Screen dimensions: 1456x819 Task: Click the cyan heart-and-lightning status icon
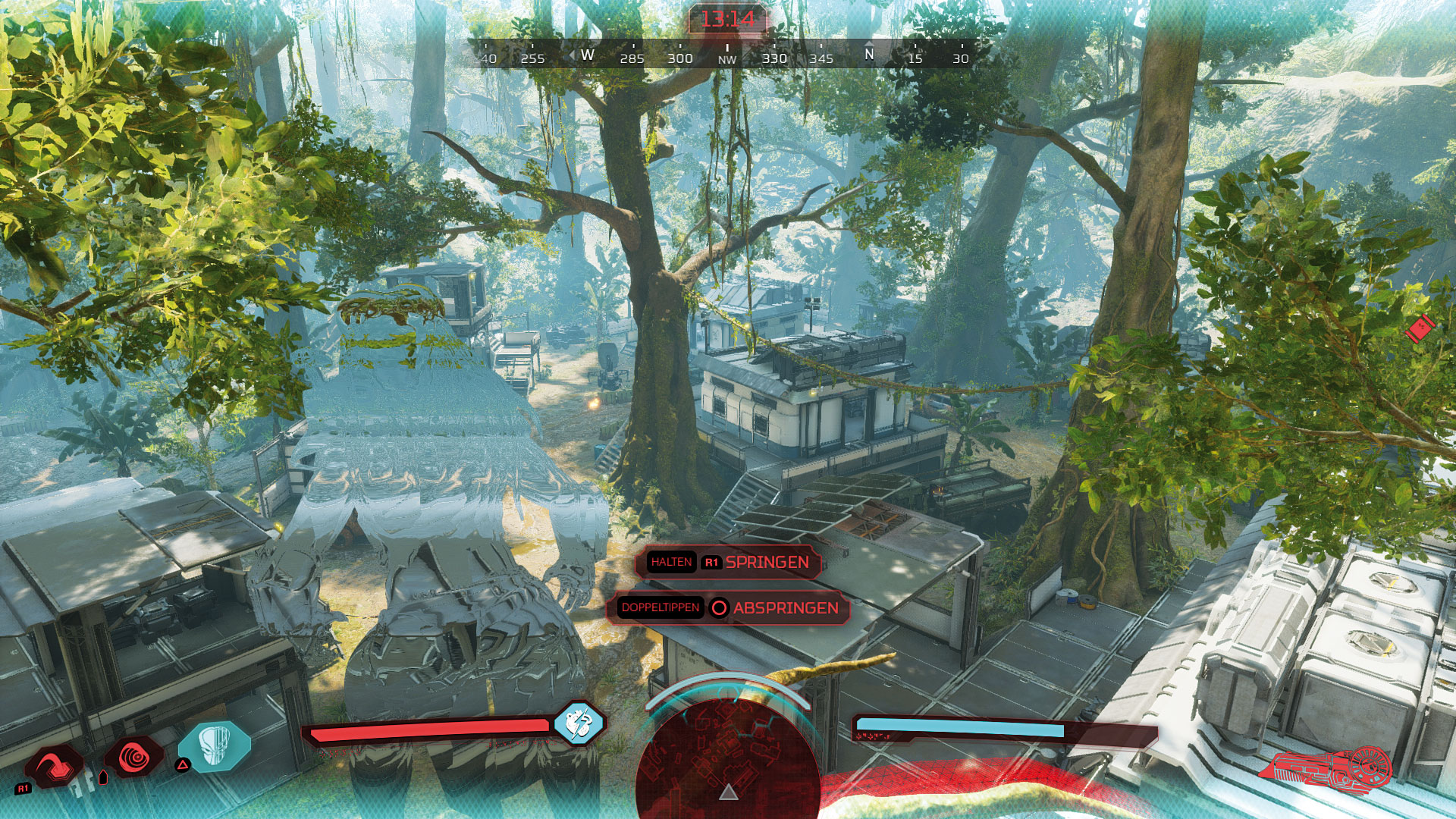579,723
